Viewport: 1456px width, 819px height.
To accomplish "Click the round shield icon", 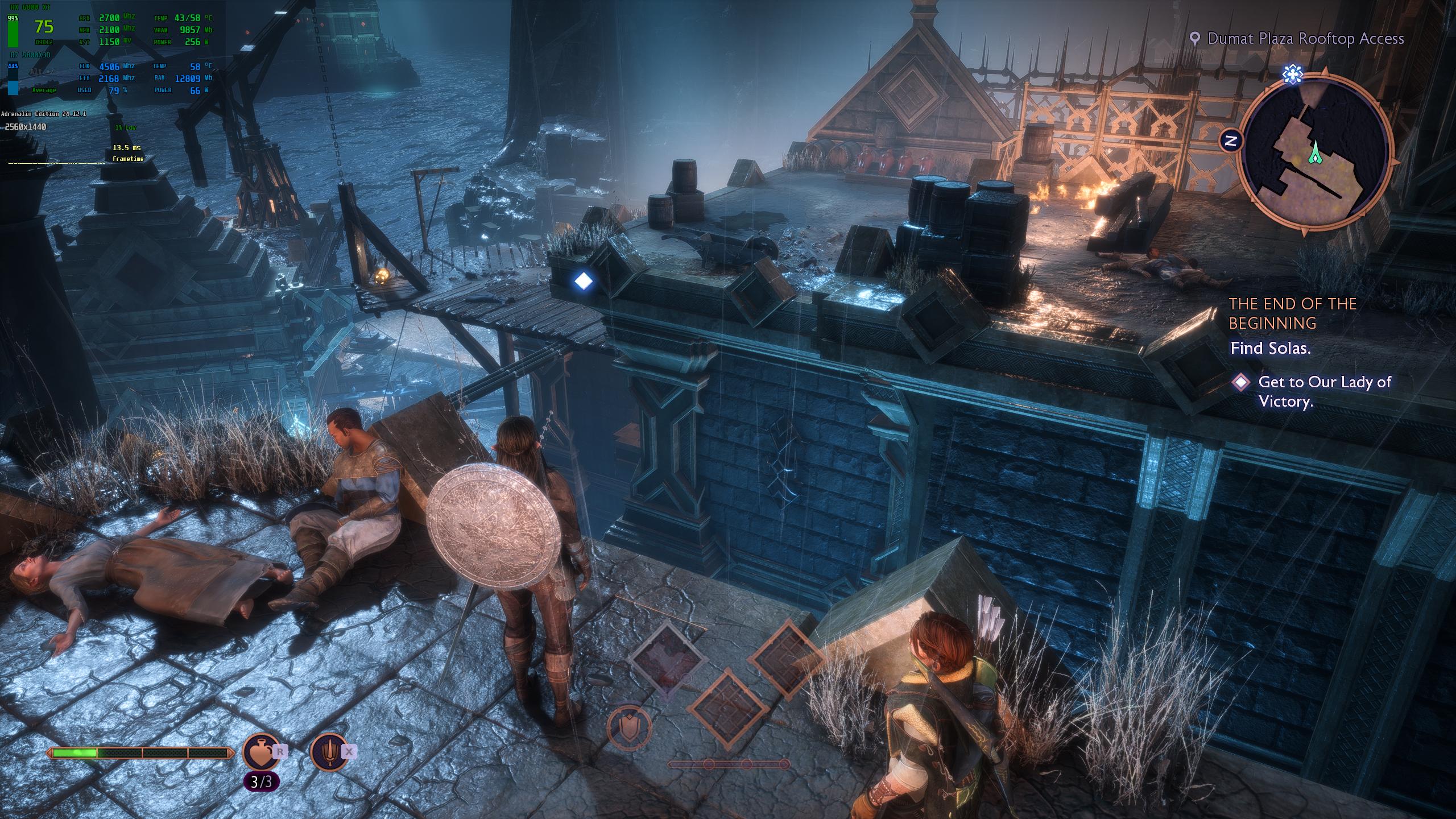I will (628, 728).
